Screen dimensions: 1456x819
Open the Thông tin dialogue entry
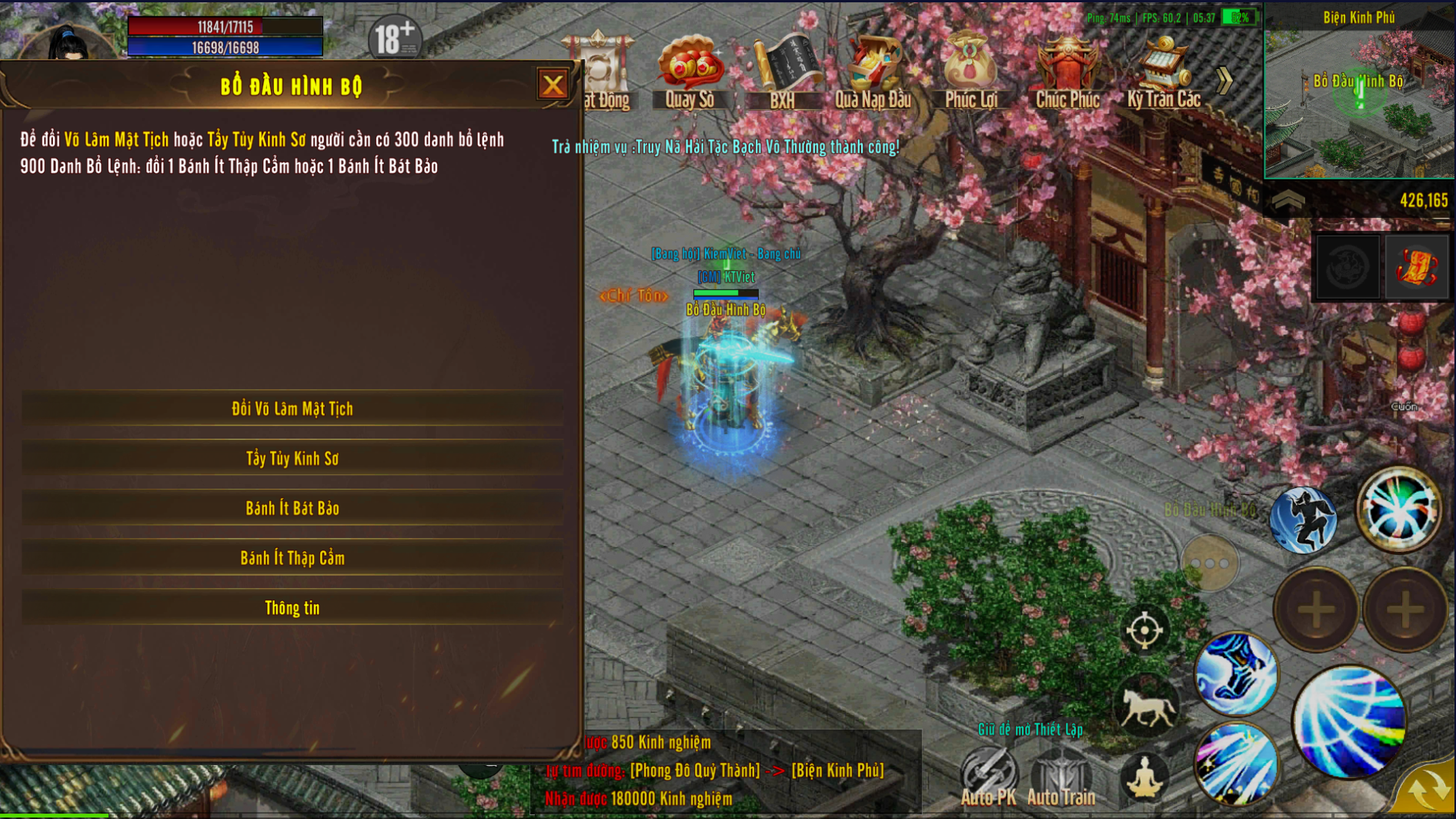[x=292, y=608]
